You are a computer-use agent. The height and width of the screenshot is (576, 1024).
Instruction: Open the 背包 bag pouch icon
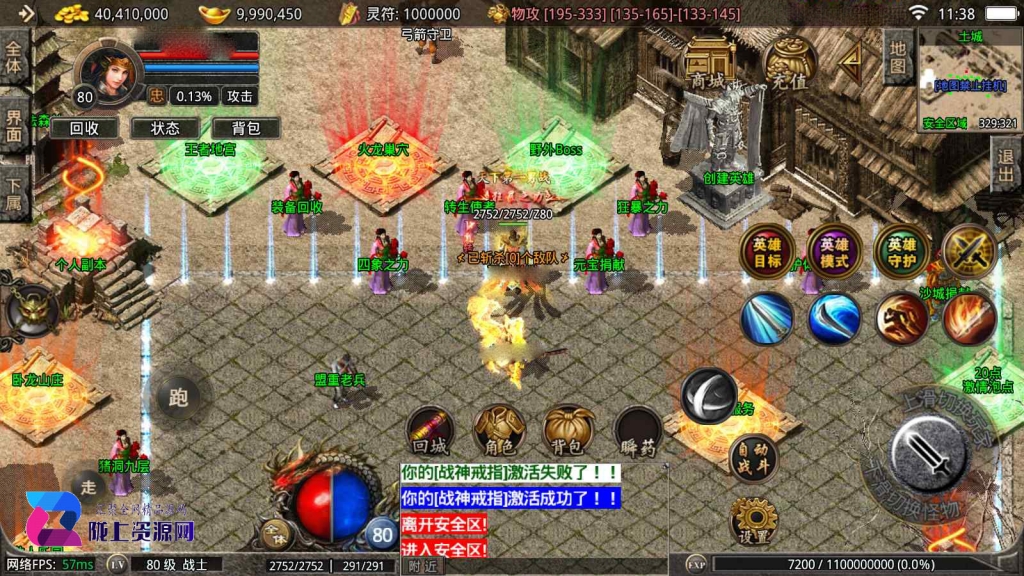(x=568, y=431)
